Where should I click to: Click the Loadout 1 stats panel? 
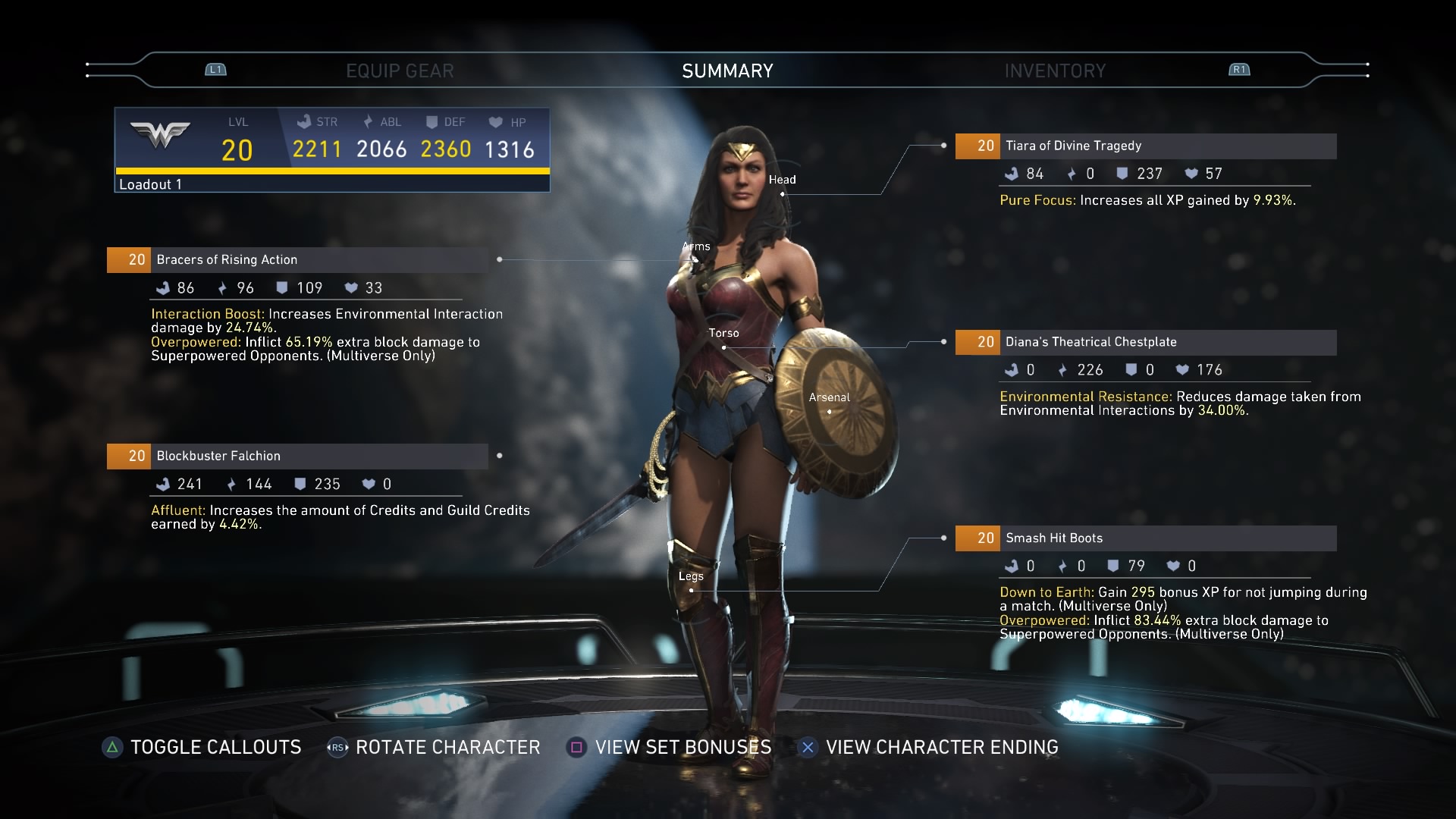(332, 150)
